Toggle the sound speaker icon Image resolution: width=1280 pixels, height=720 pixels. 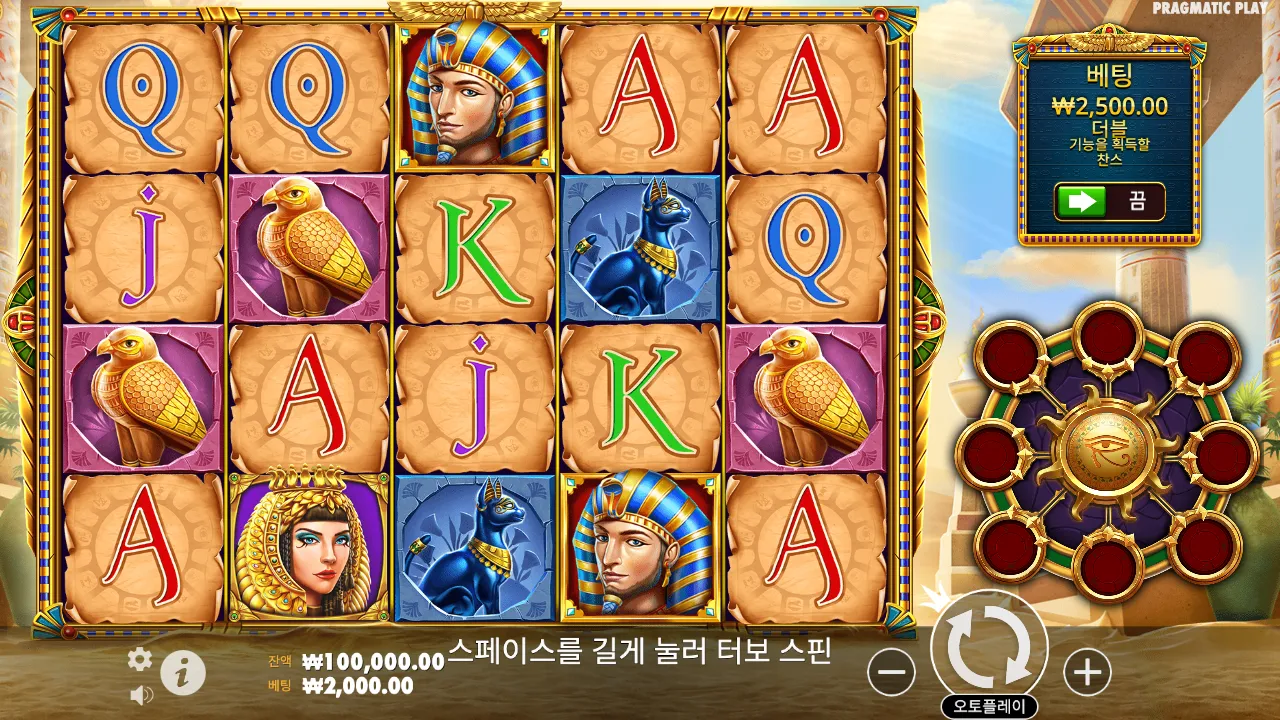(141, 694)
